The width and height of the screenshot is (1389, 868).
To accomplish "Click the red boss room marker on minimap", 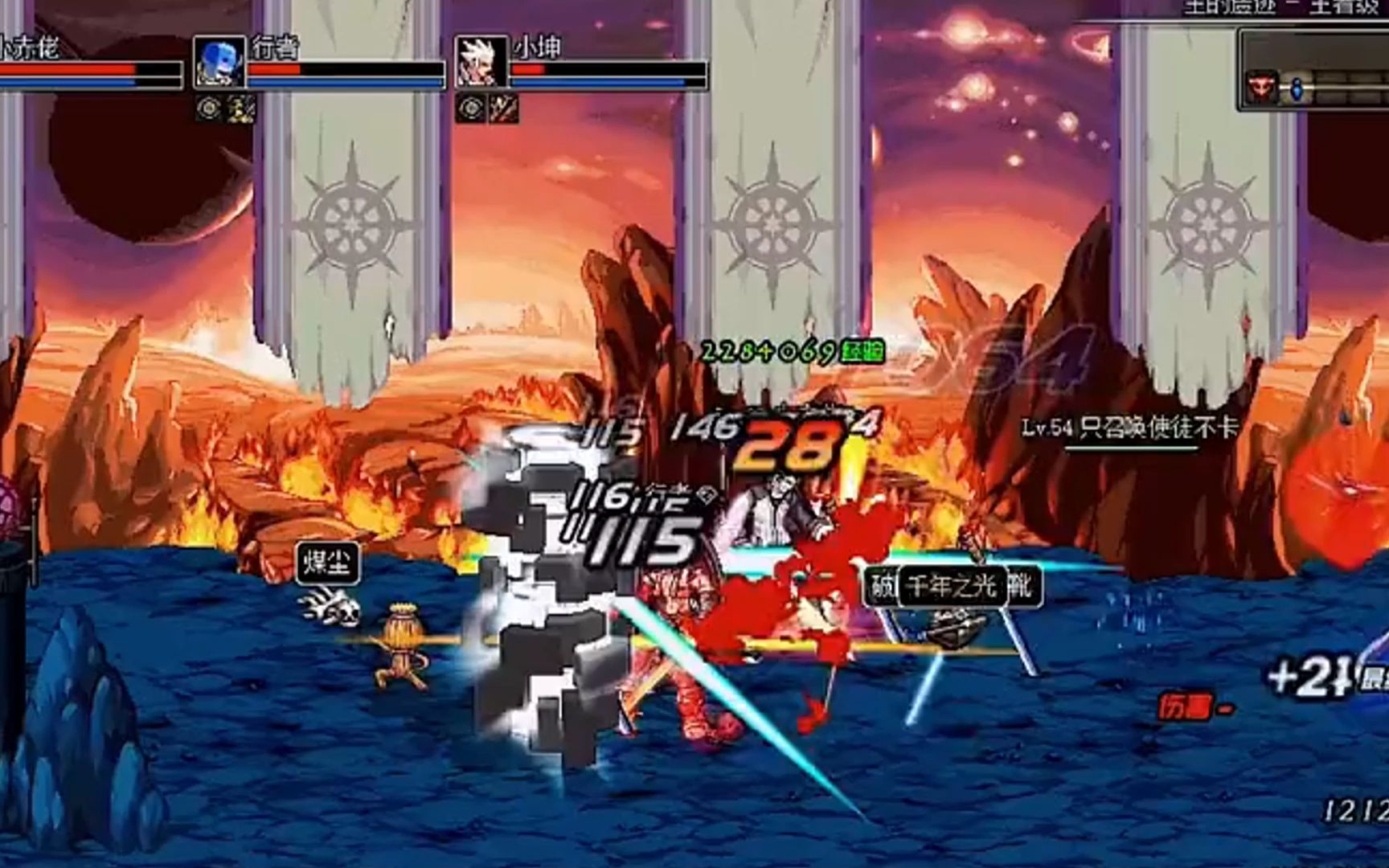I will [x=1260, y=87].
